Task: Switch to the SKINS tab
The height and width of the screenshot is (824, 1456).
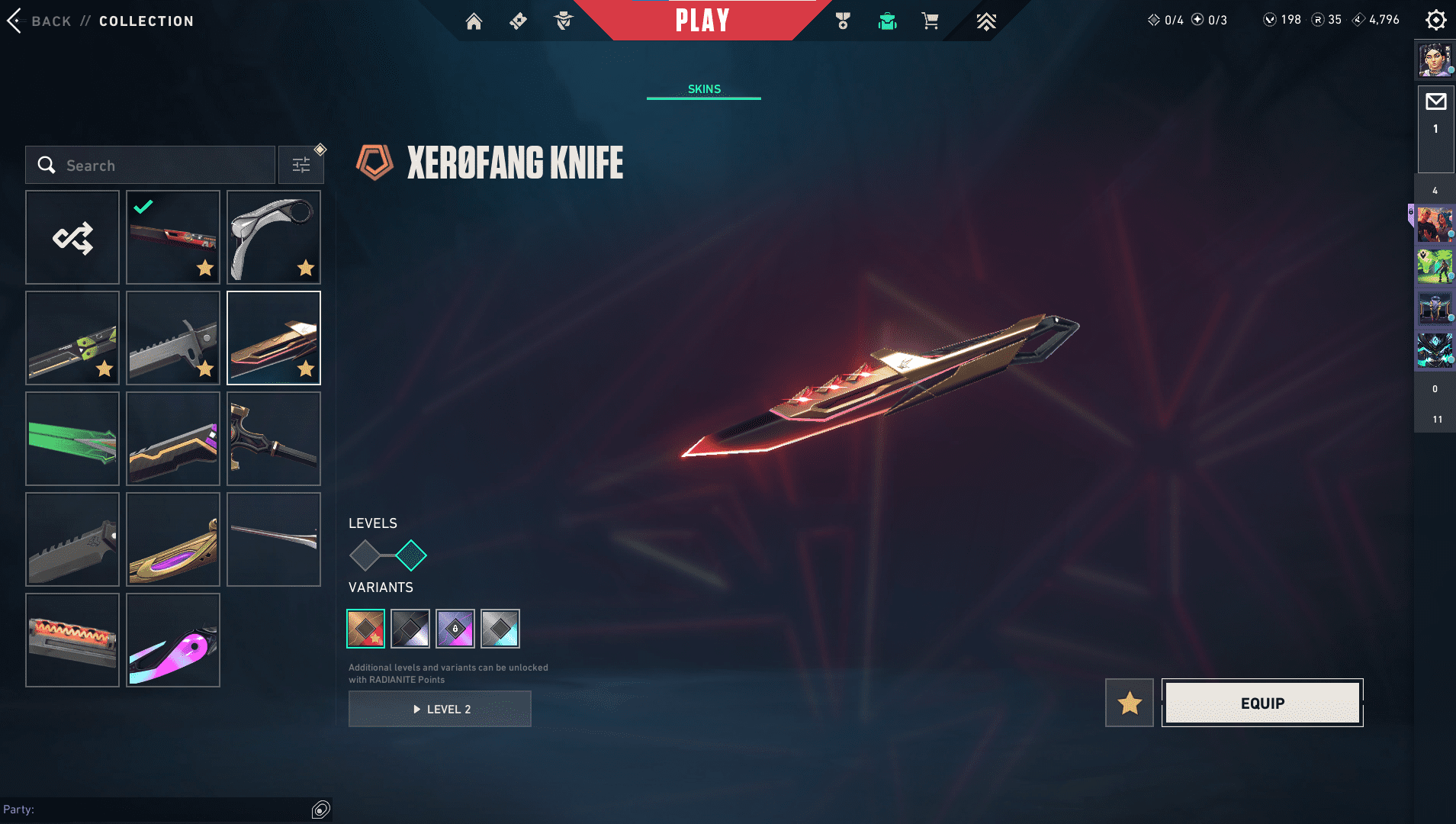Action: pyautogui.click(x=703, y=89)
